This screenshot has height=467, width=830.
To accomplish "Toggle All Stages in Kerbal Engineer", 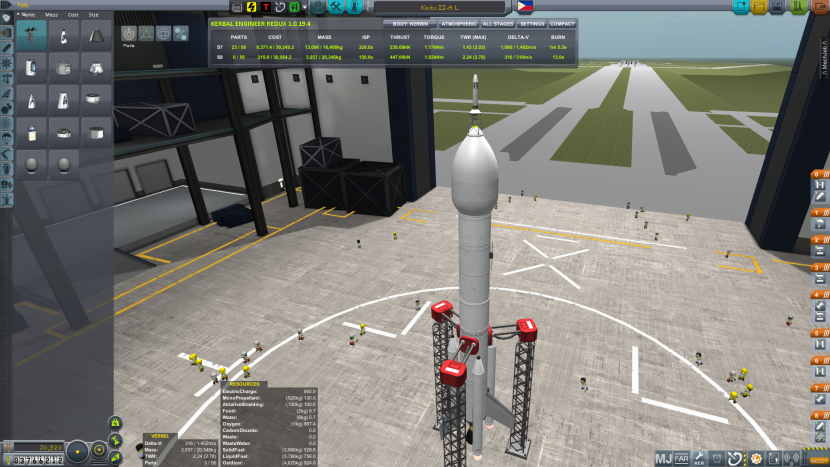I will (498, 22).
